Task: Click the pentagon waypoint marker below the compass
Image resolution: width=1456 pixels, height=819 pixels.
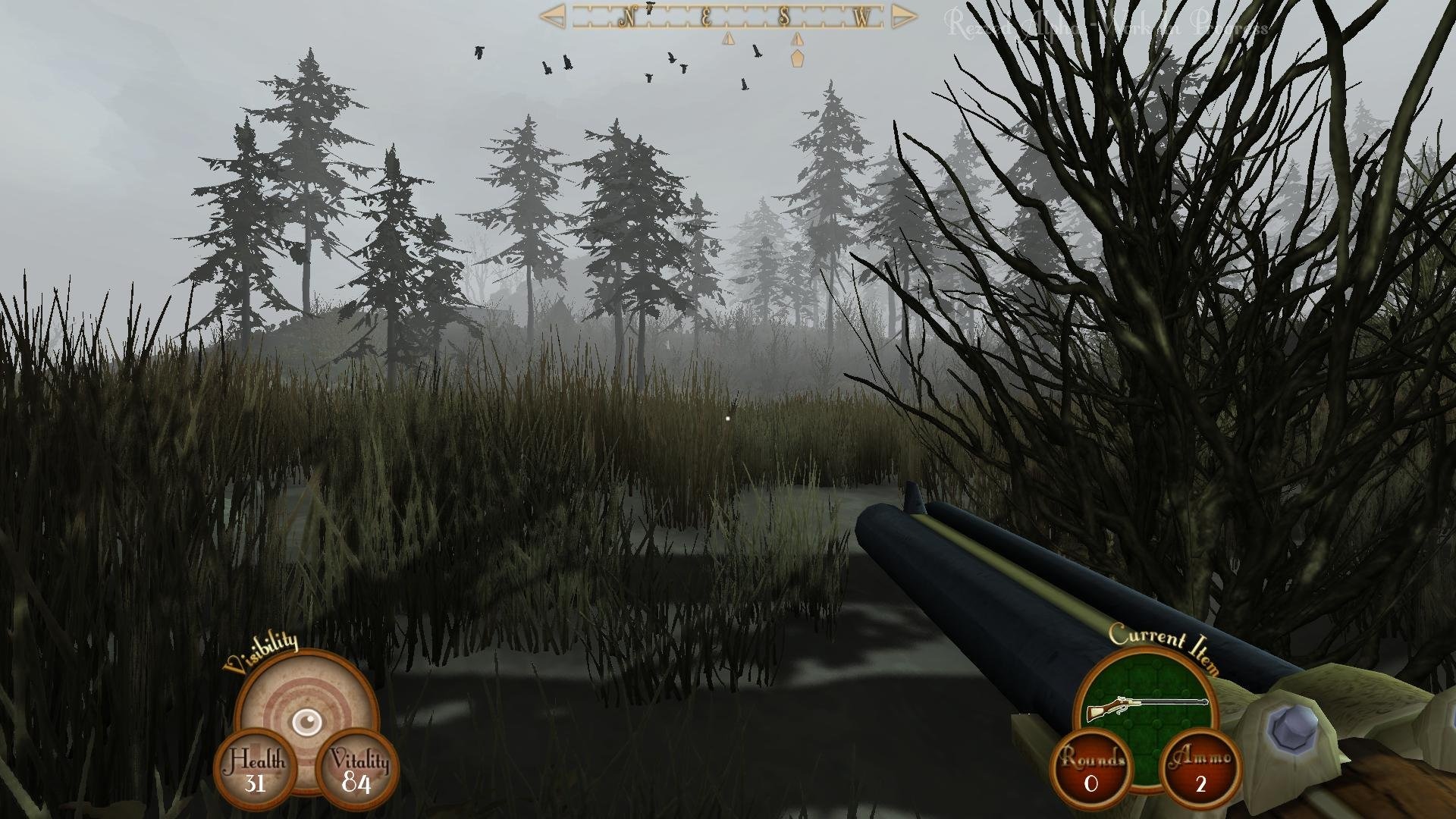Action: click(x=795, y=58)
